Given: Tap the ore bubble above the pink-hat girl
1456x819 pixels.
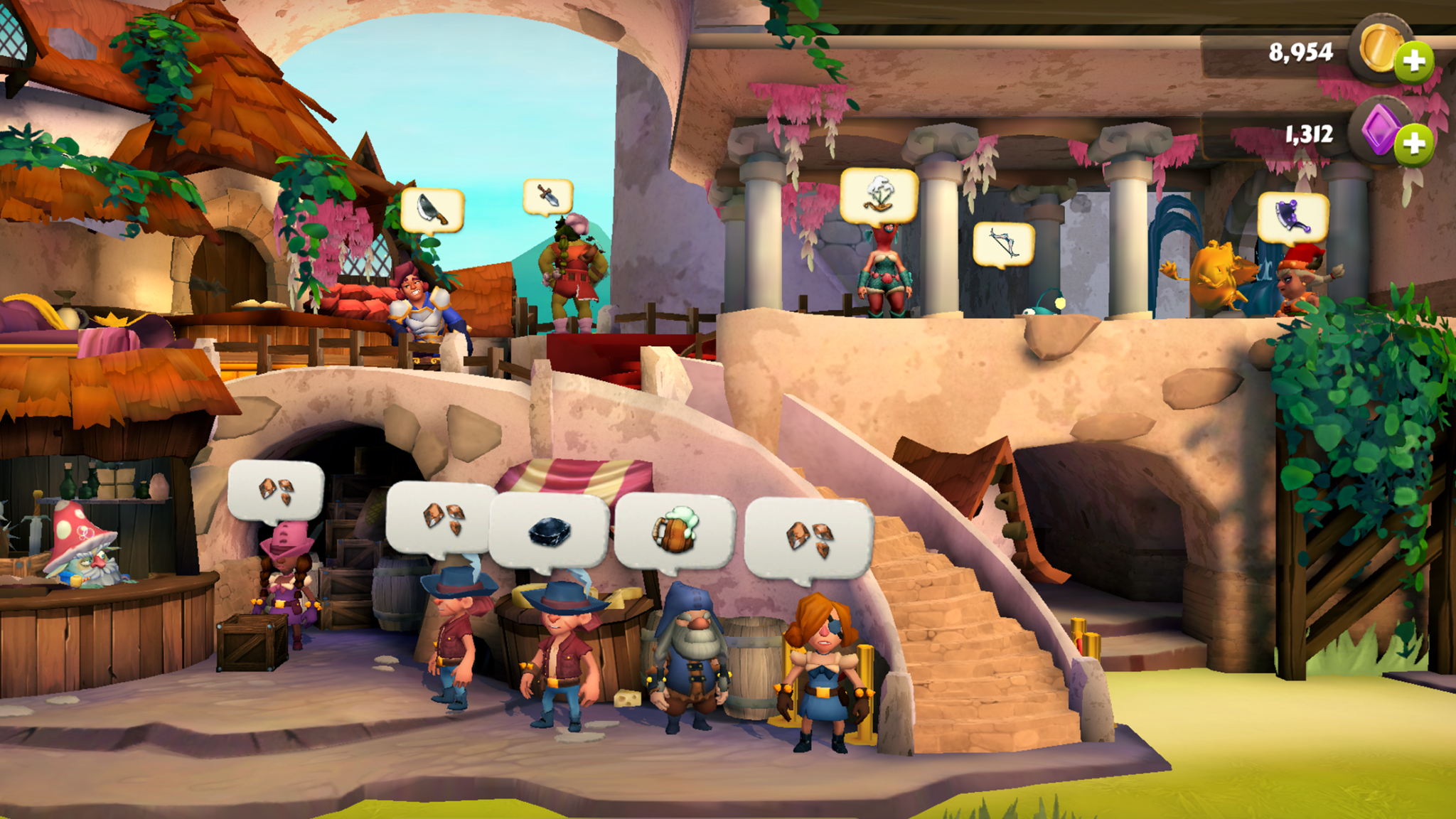Looking at the screenshot, I should [276, 491].
